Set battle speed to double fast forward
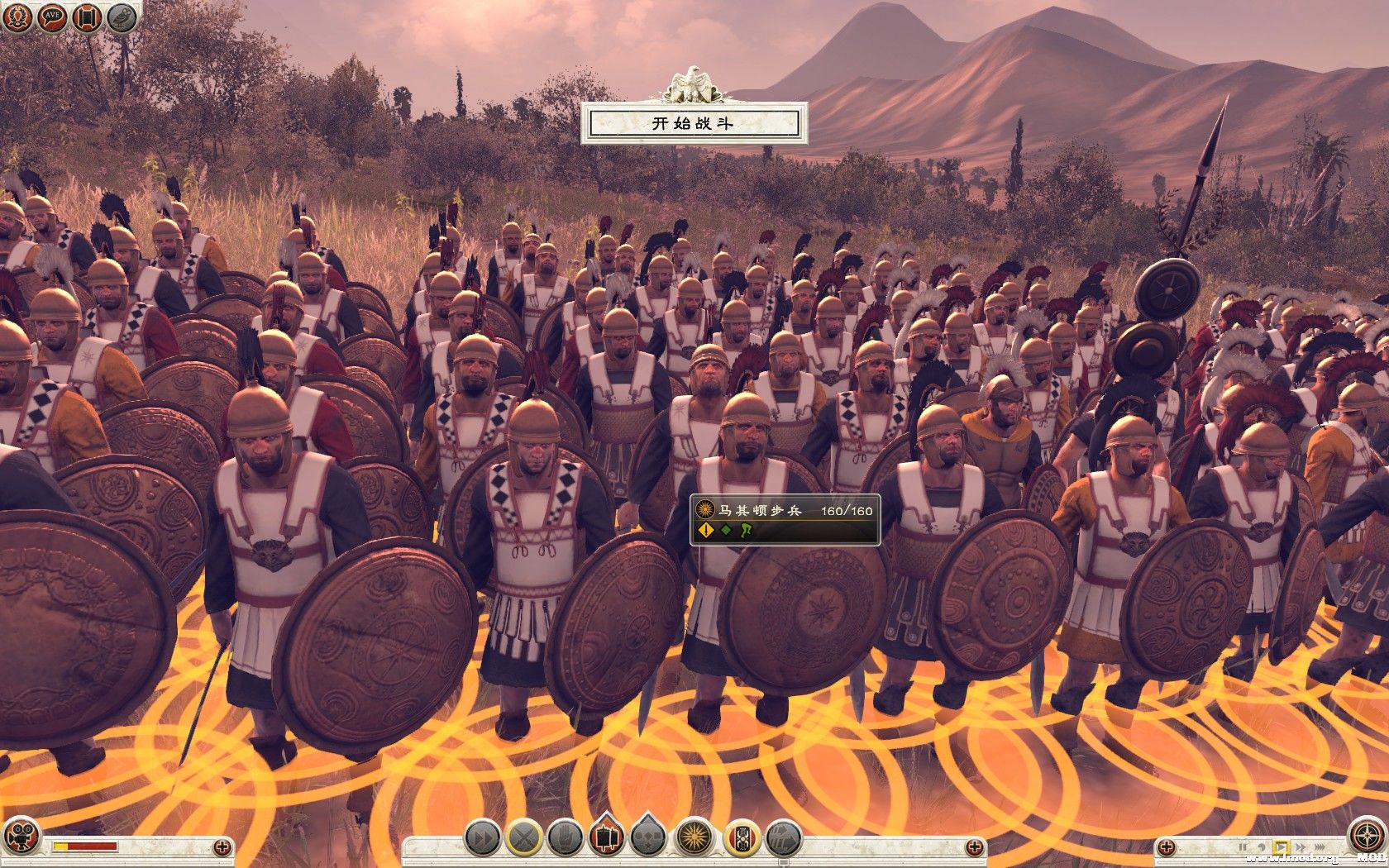The image size is (1389, 868). (1301, 847)
